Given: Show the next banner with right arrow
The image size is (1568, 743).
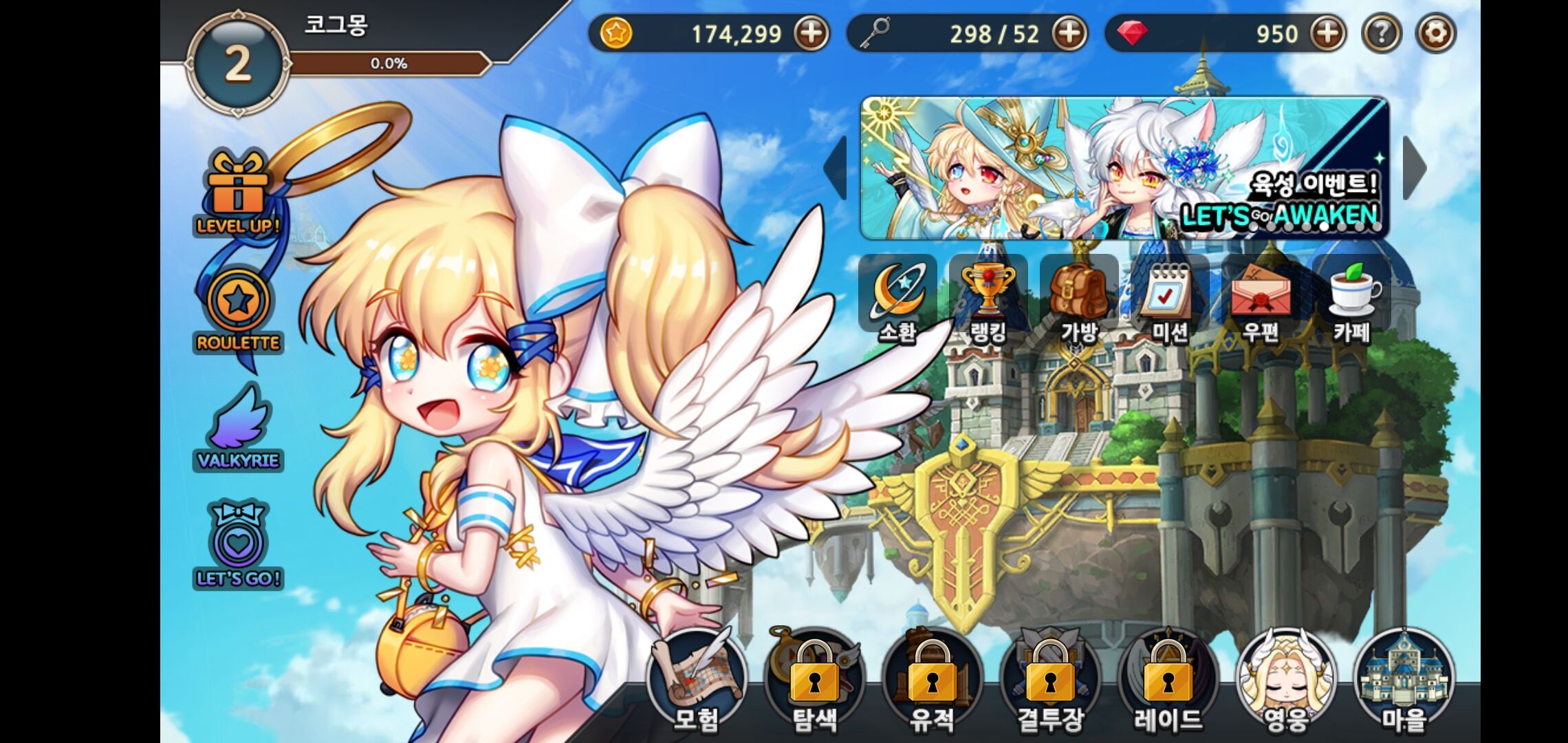Looking at the screenshot, I should click(x=1414, y=169).
